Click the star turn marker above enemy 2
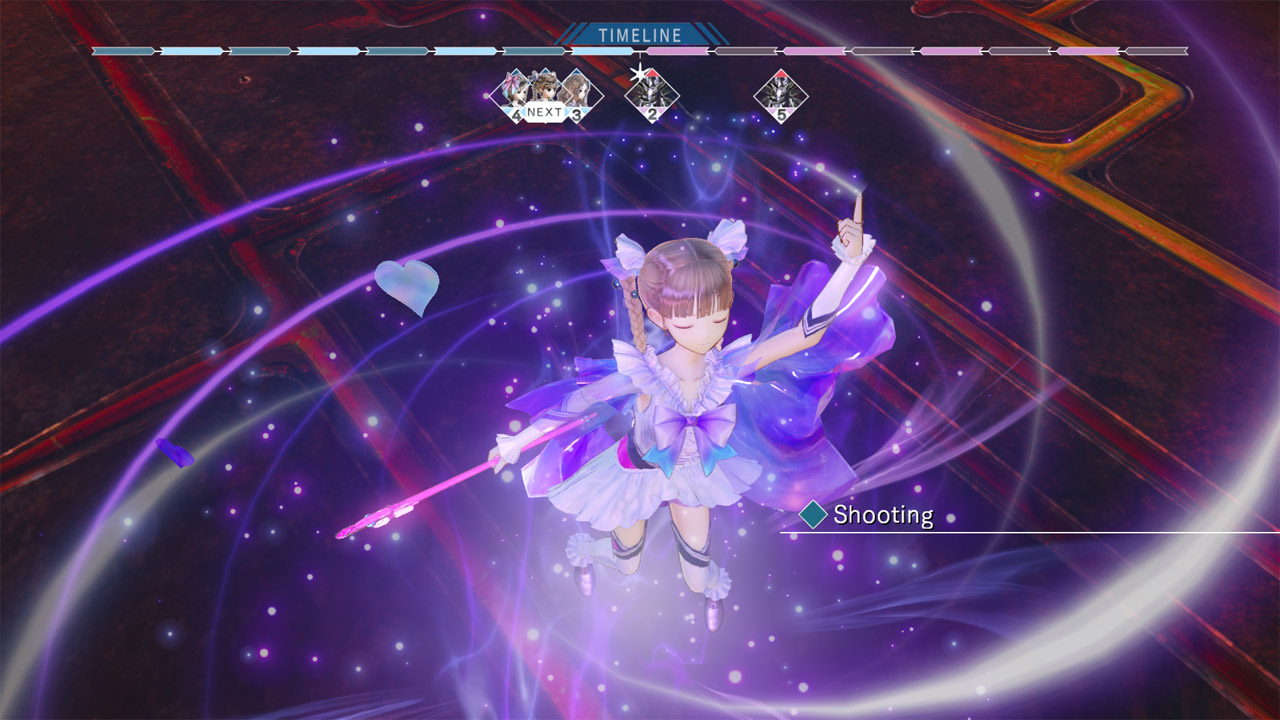The image size is (1280, 720). (640, 72)
